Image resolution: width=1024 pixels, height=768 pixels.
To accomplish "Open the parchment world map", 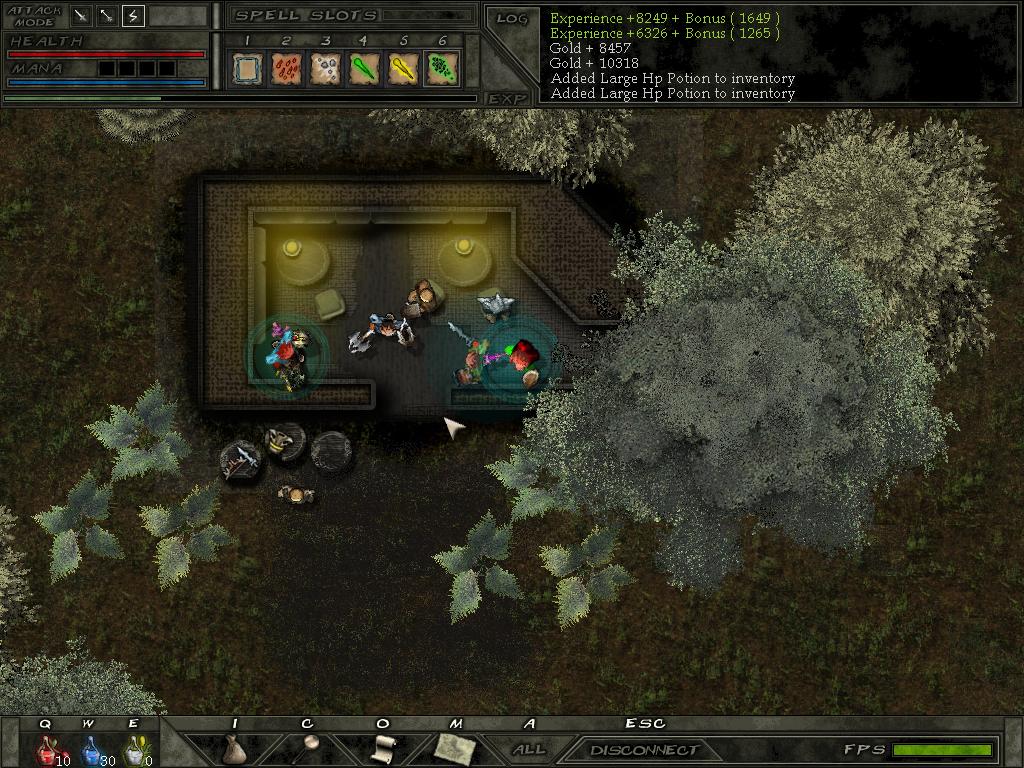I will coord(455,748).
